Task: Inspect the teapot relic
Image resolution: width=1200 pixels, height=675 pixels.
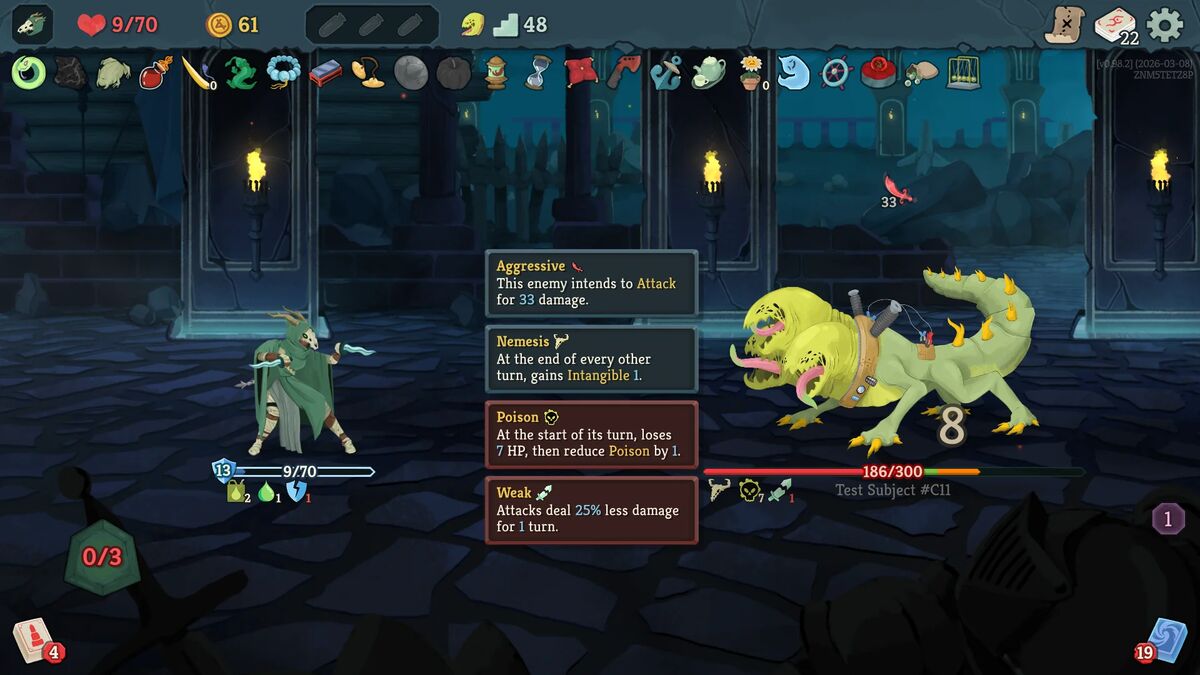Action: coord(708,72)
